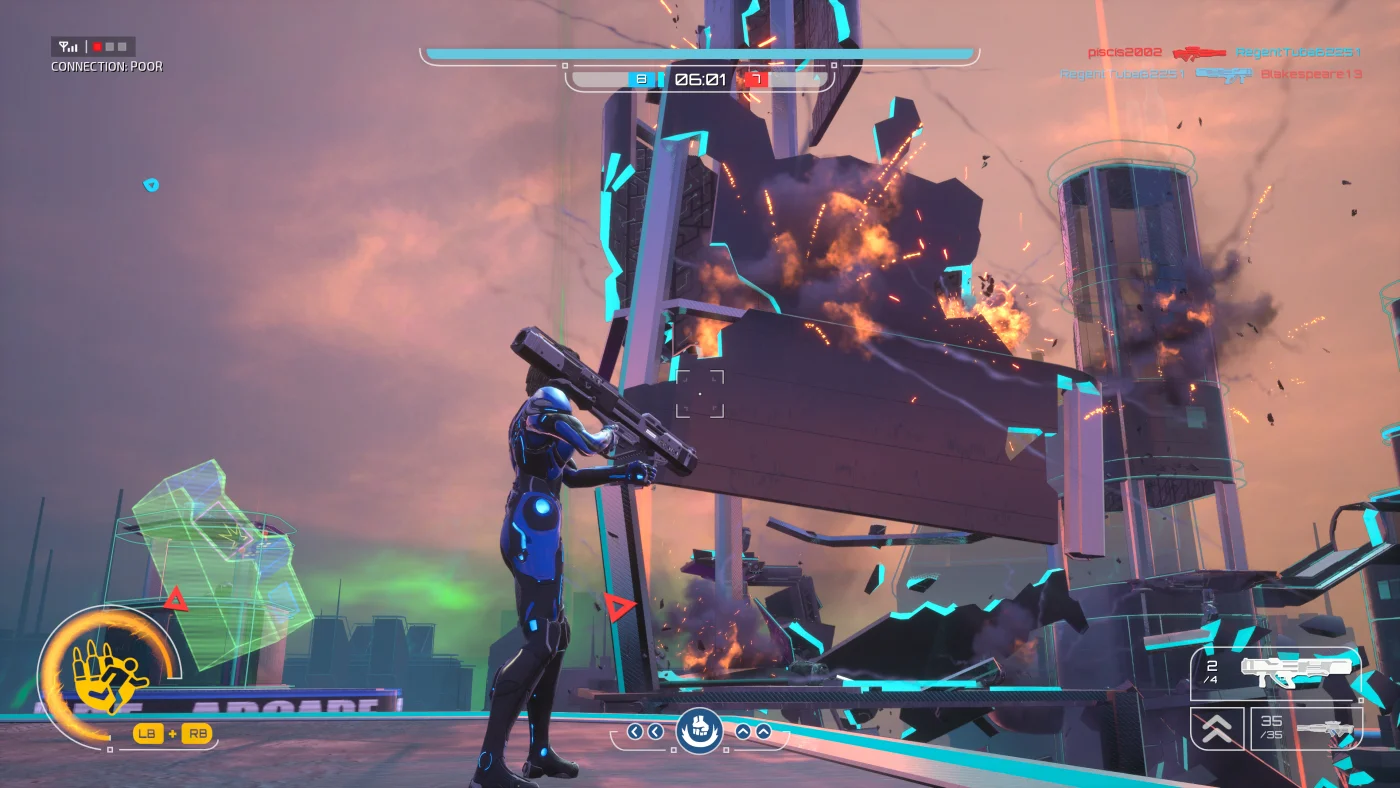Click the fist emblem at bottom center
This screenshot has width=1400, height=788.
coord(699,730)
